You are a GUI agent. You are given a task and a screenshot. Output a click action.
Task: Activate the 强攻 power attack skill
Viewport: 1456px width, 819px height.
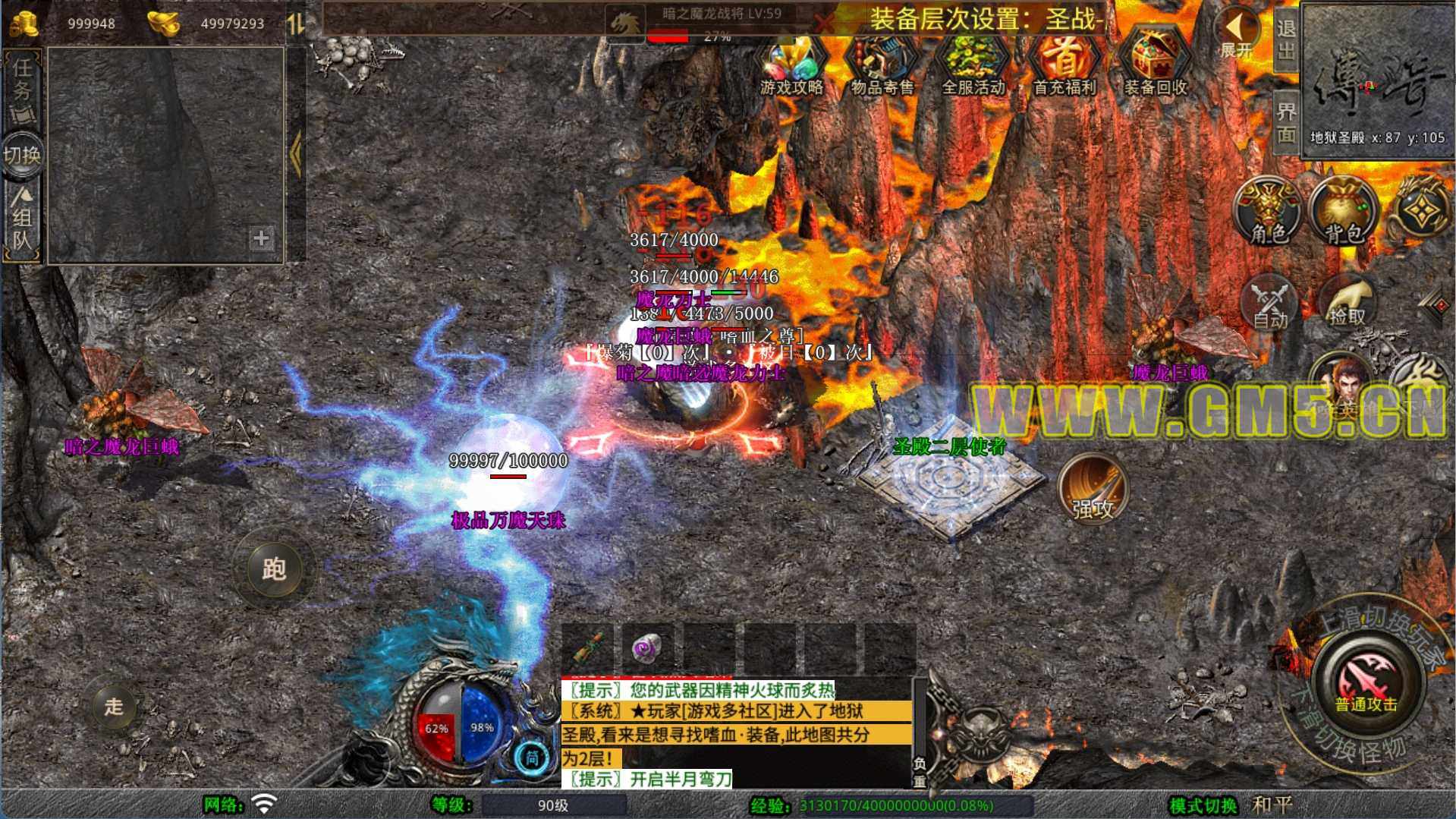click(x=1093, y=490)
